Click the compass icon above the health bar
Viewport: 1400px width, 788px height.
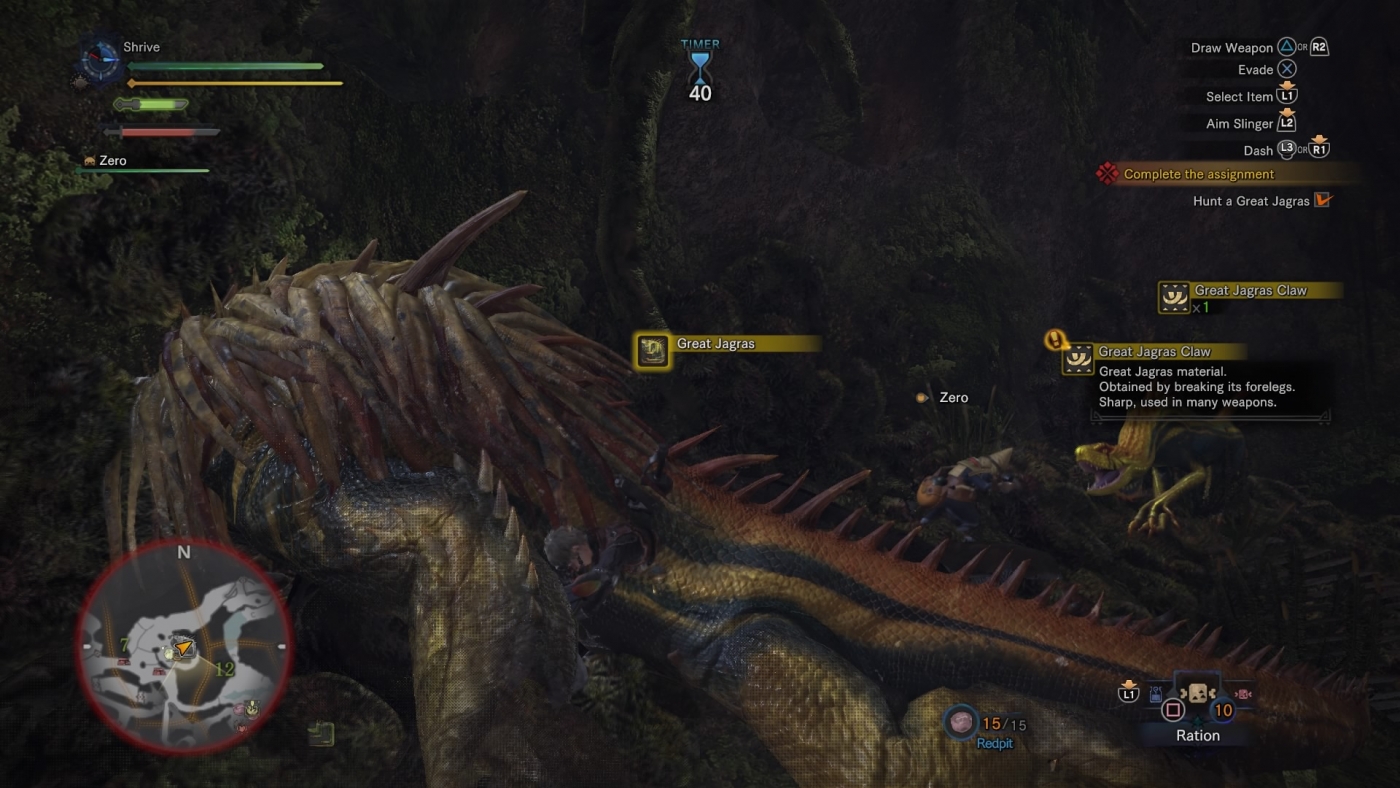[x=99, y=62]
